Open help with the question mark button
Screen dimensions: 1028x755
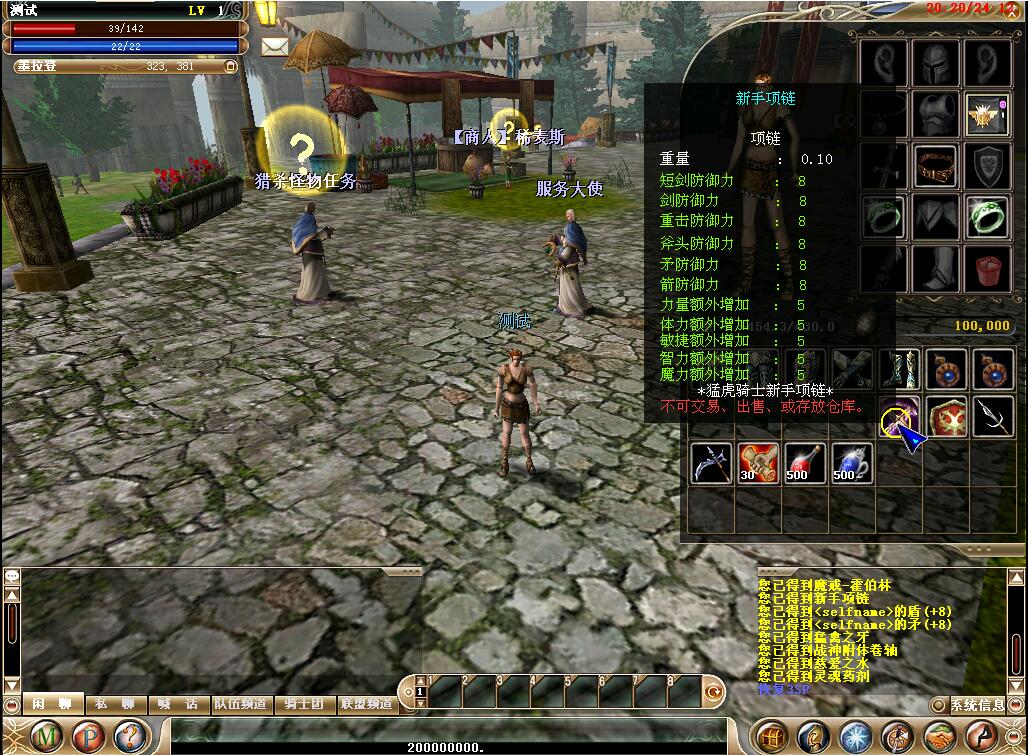click(x=130, y=737)
